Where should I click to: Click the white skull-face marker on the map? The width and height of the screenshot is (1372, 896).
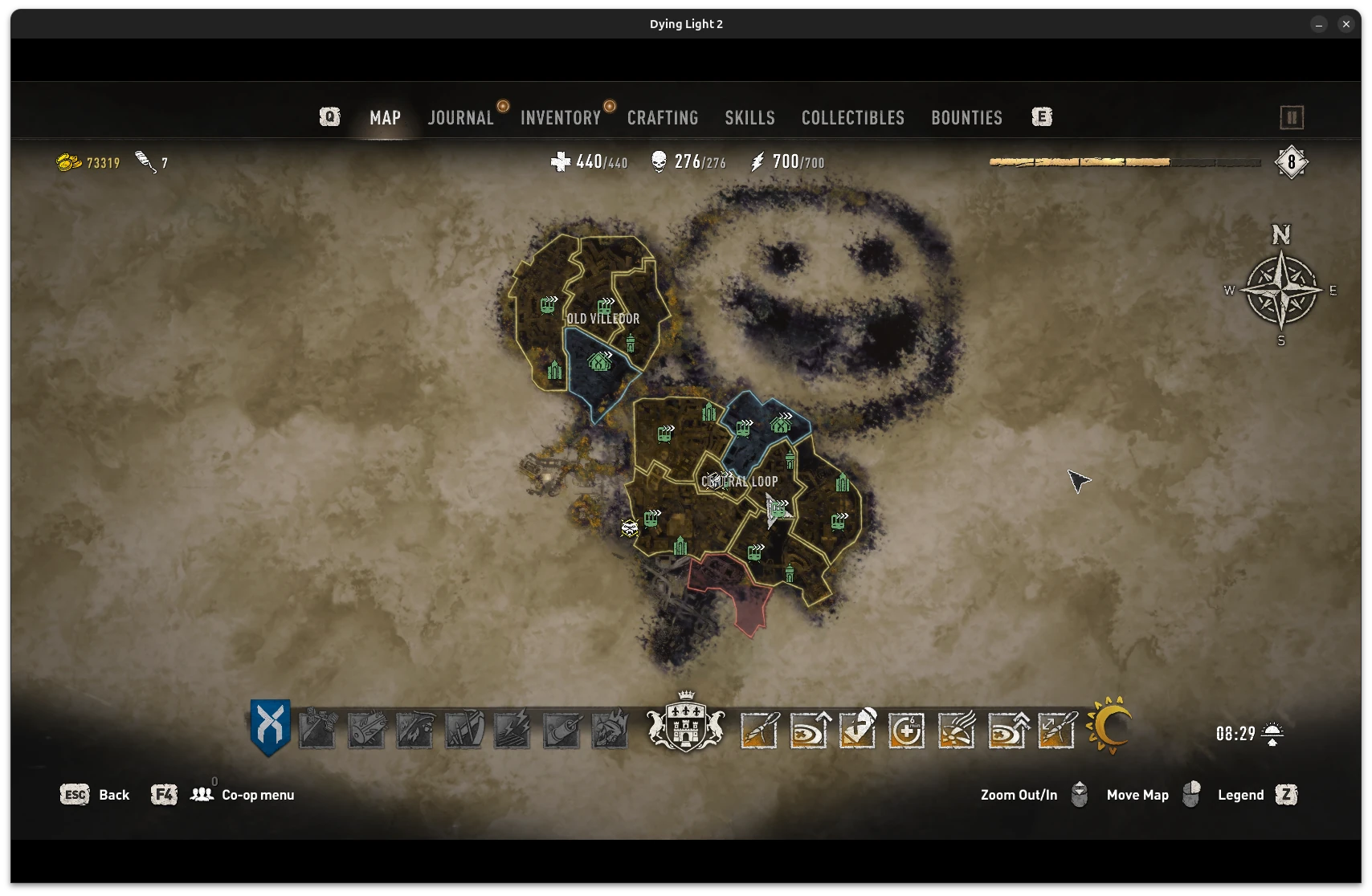(x=630, y=527)
